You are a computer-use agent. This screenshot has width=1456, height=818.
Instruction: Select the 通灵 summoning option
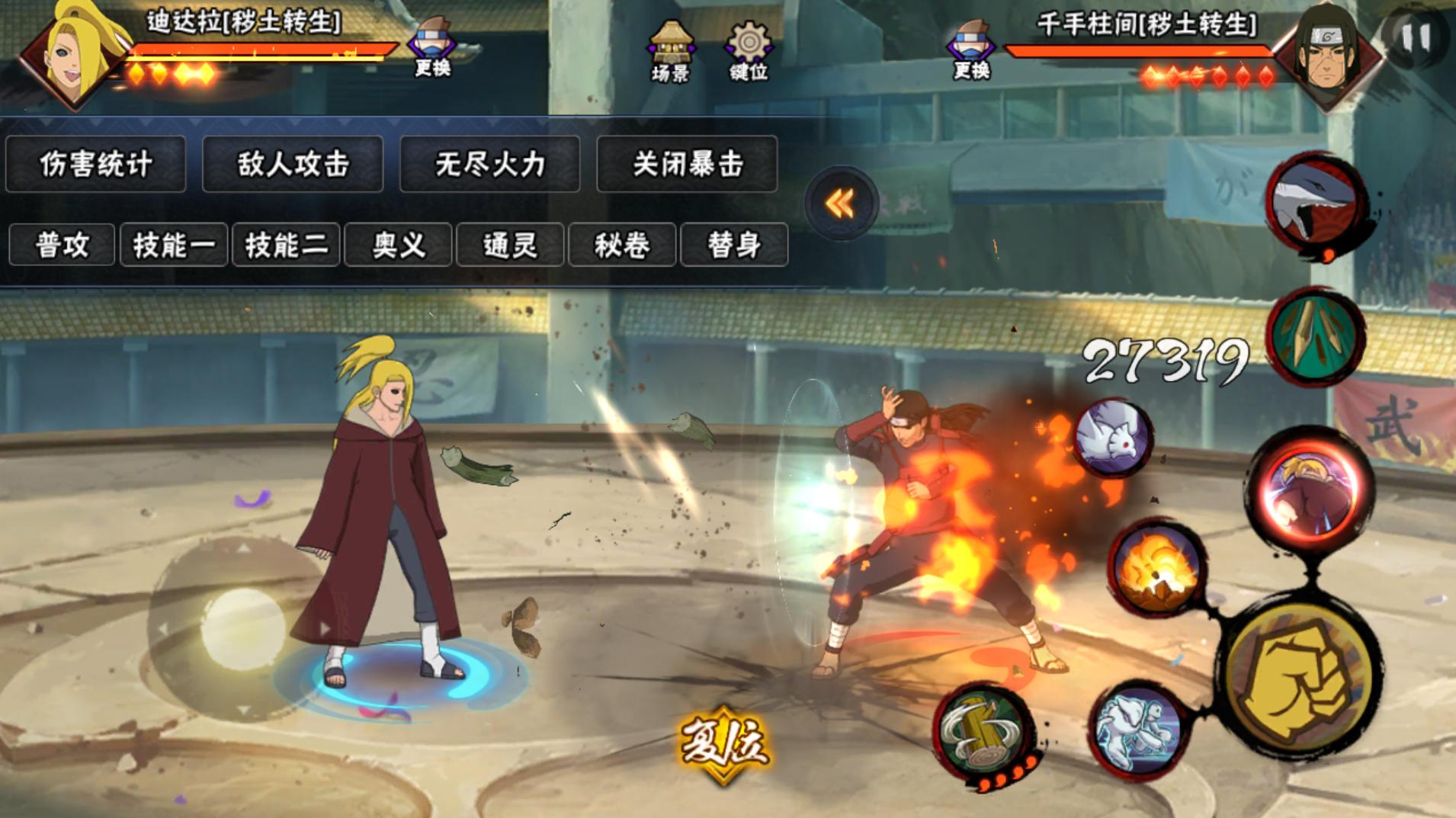(508, 244)
